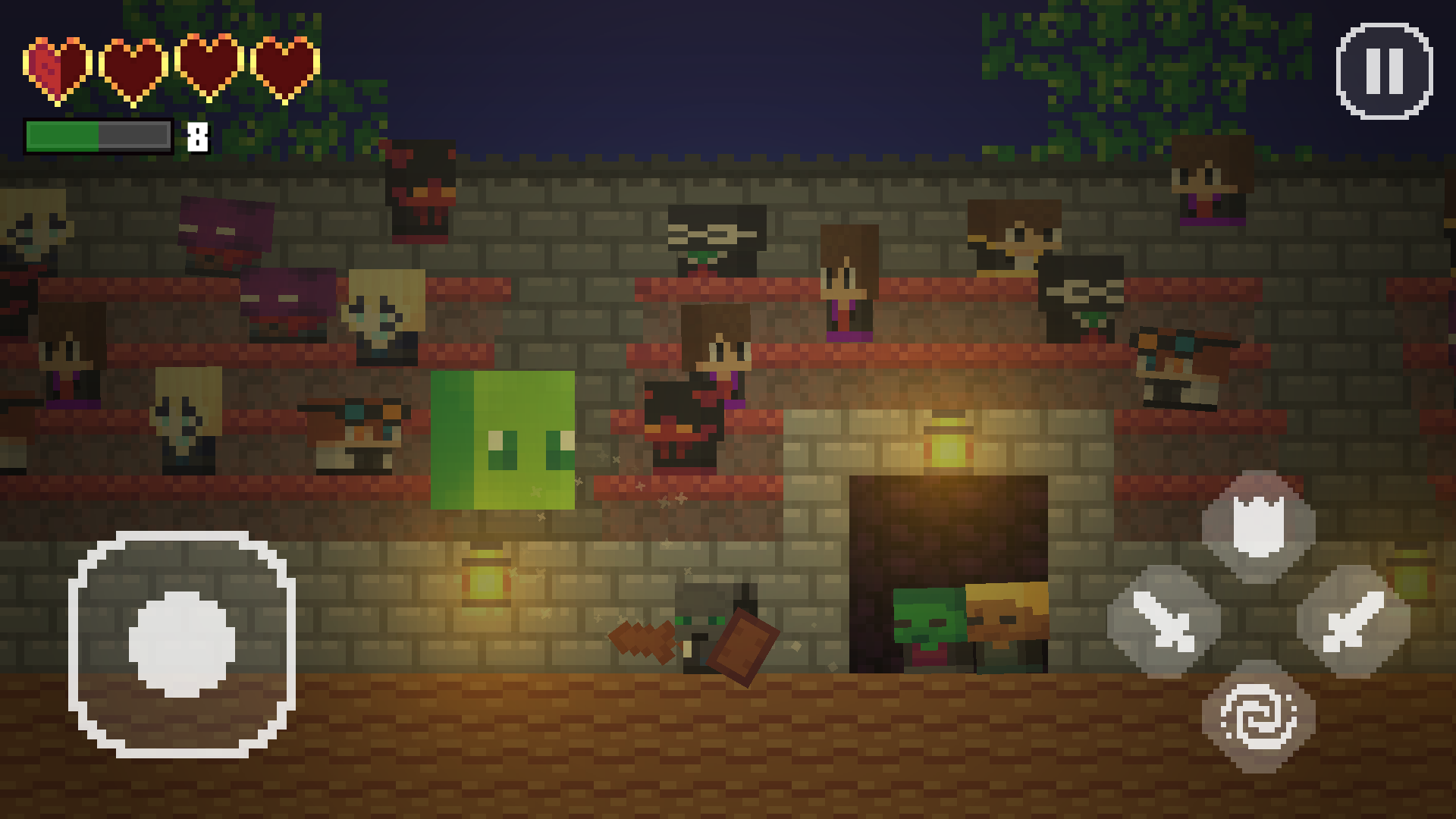The image size is (1456, 819).
Task: Tap the green XP progress bar
Action: [x=64, y=136]
